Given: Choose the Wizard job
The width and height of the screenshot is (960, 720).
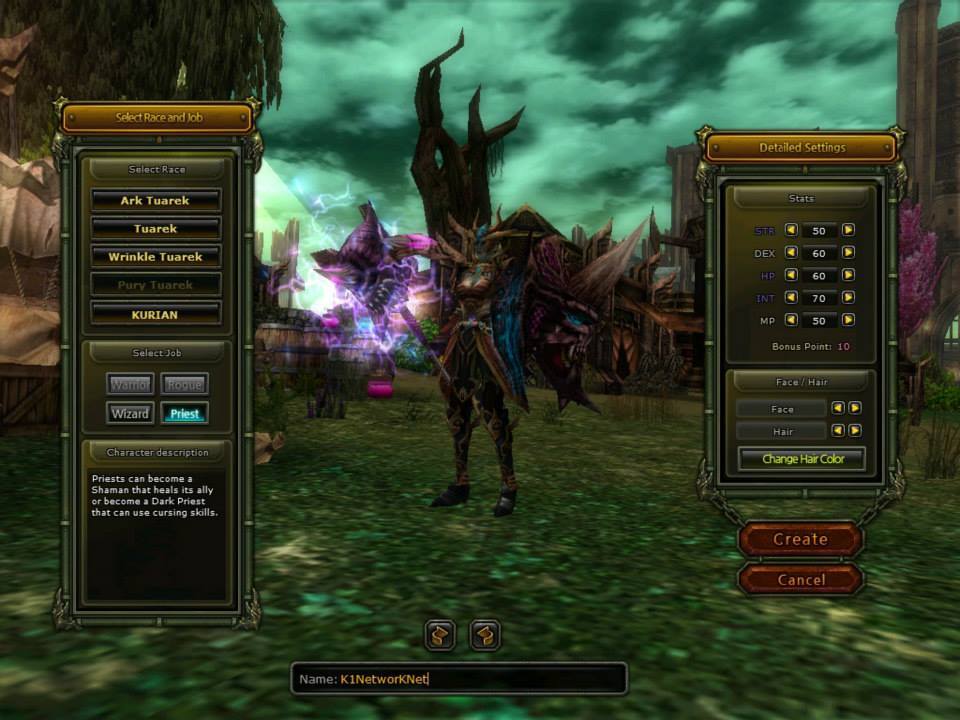Looking at the screenshot, I should [130, 413].
